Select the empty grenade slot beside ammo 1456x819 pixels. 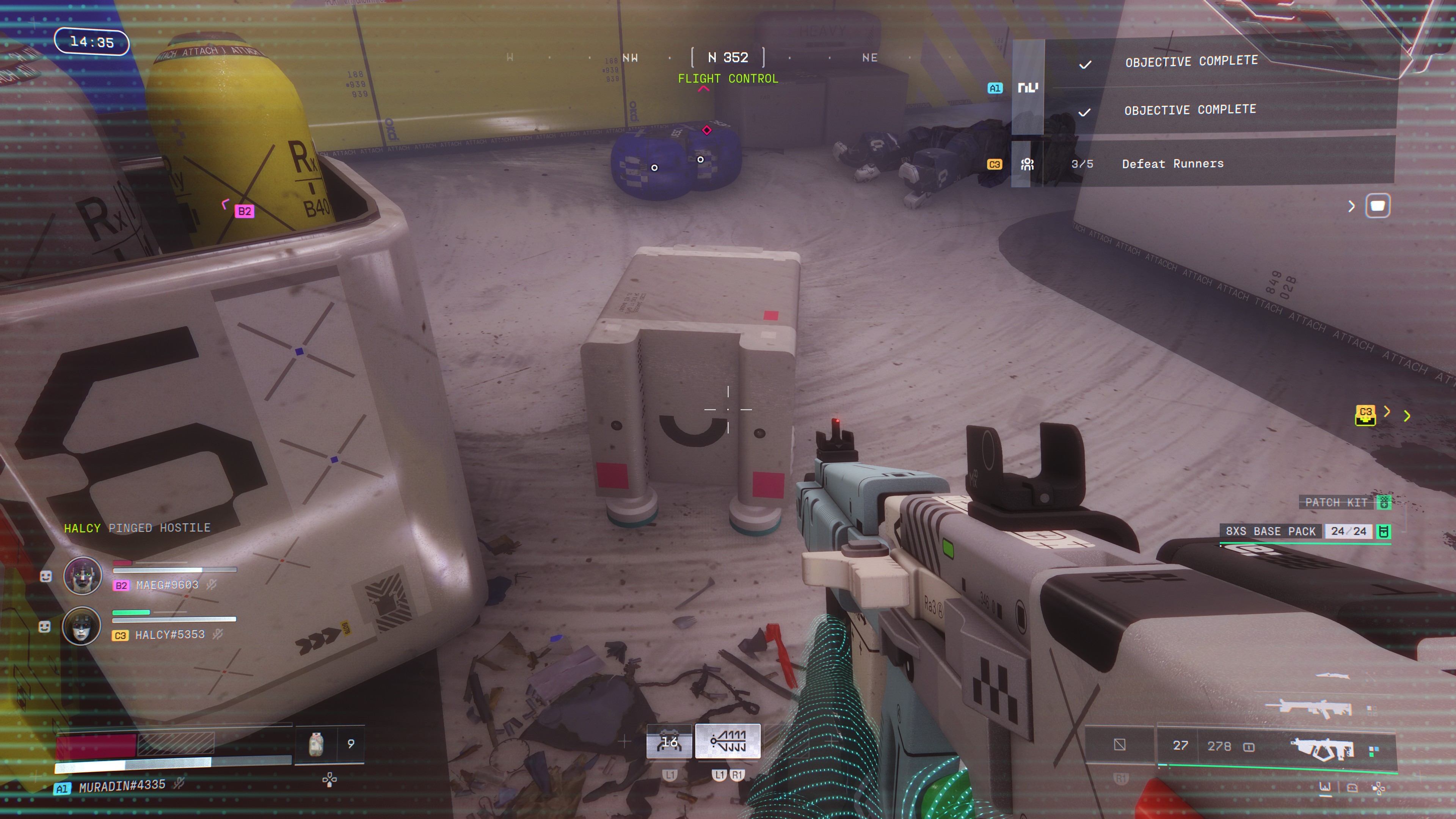point(1119,745)
